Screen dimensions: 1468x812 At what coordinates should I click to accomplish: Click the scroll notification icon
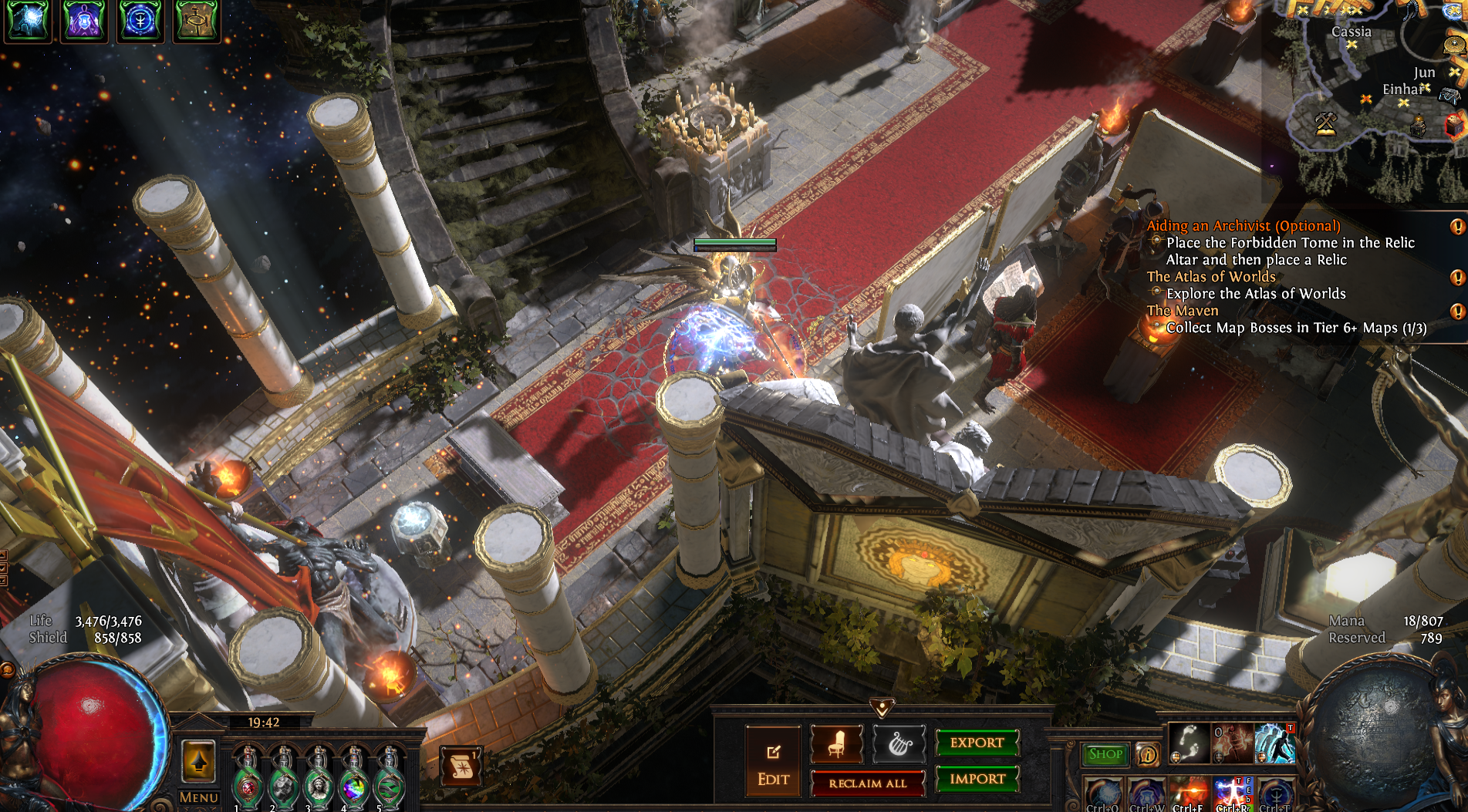[461, 766]
